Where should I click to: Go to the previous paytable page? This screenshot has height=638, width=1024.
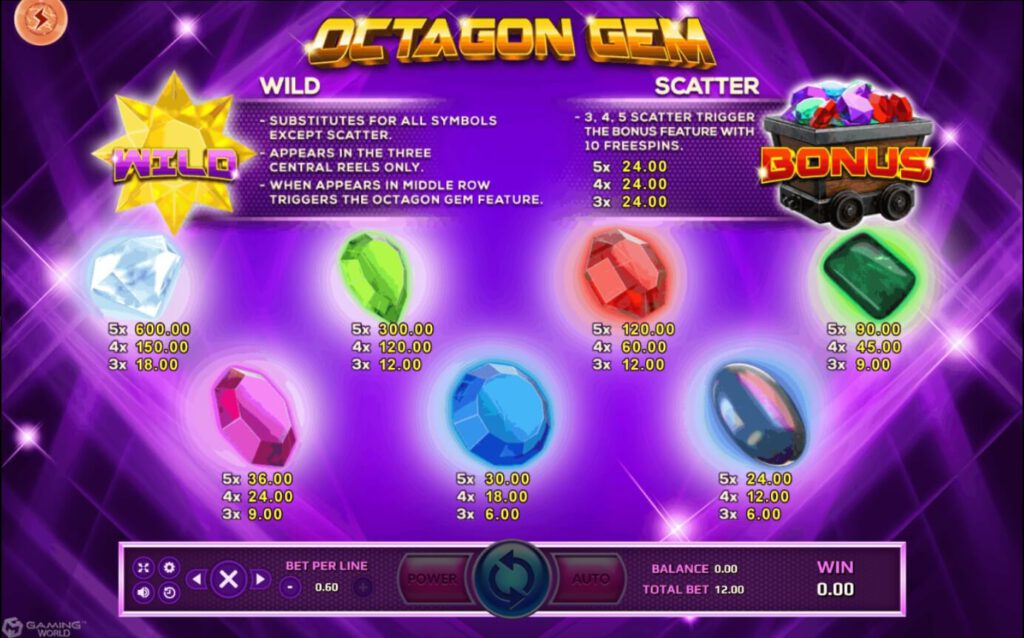pos(197,579)
